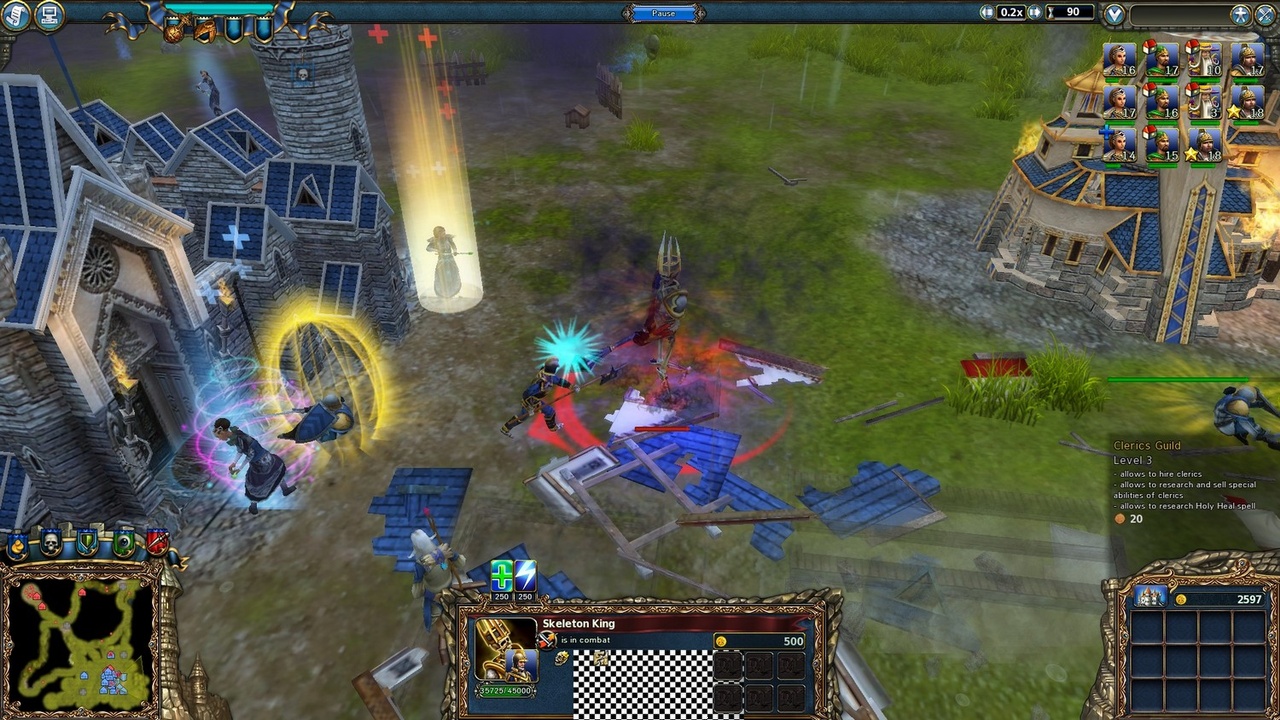Click the blue plus beside the level 14 hero
The width and height of the screenshot is (1280, 720).
pos(1106,133)
